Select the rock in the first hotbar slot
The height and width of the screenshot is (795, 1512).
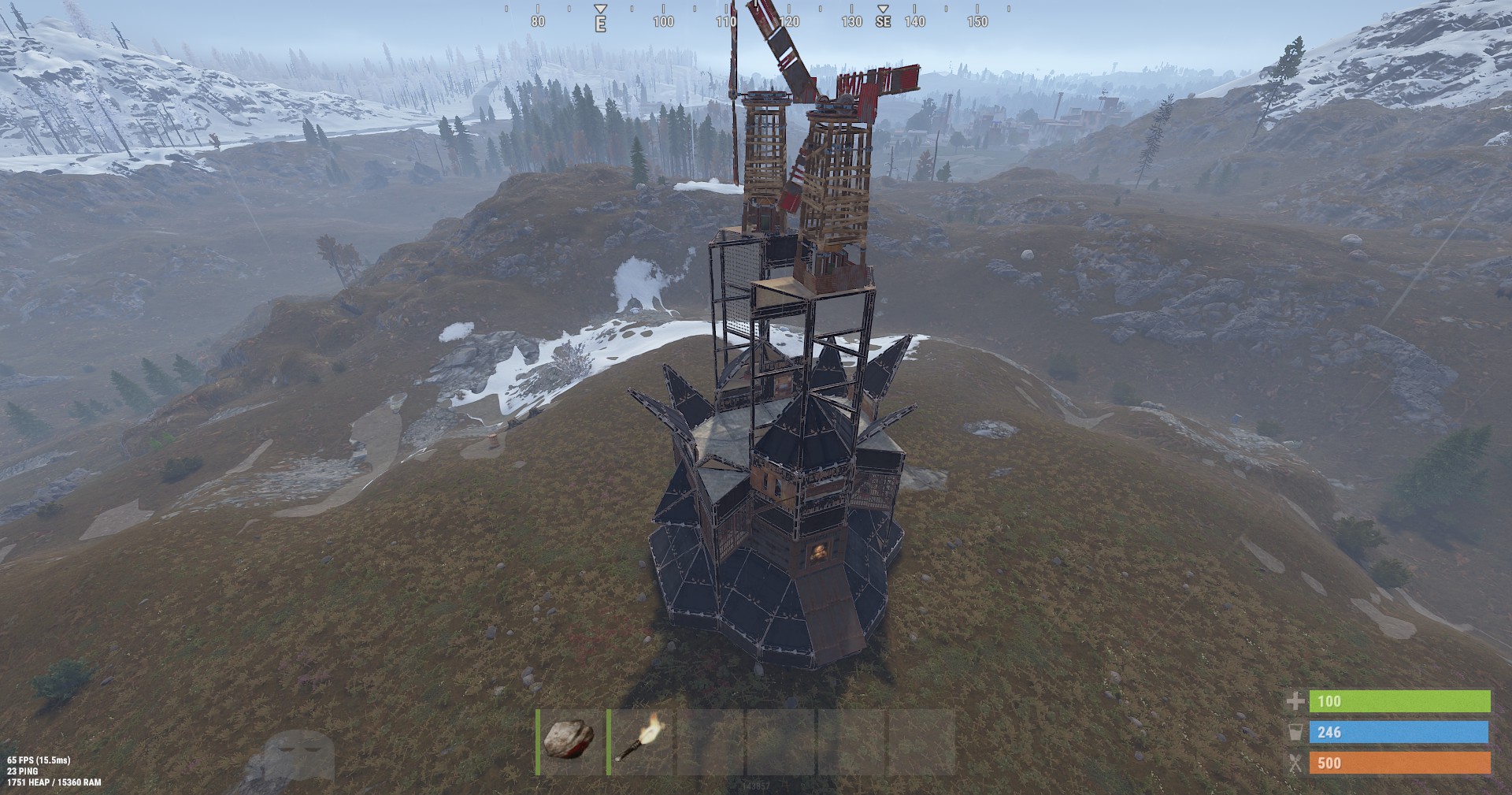point(569,741)
